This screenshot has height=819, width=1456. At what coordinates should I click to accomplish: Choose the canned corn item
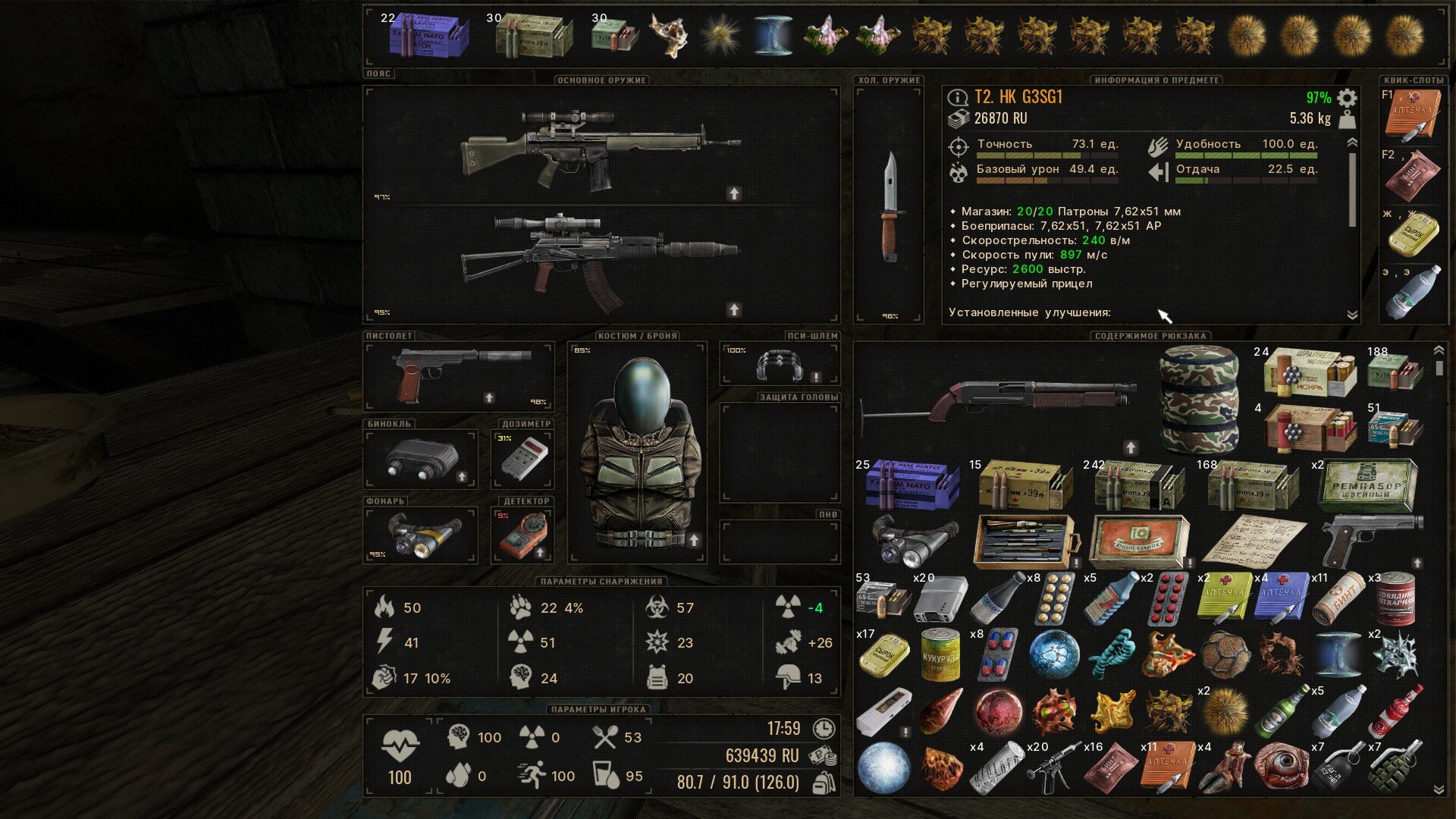click(x=940, y=655)
